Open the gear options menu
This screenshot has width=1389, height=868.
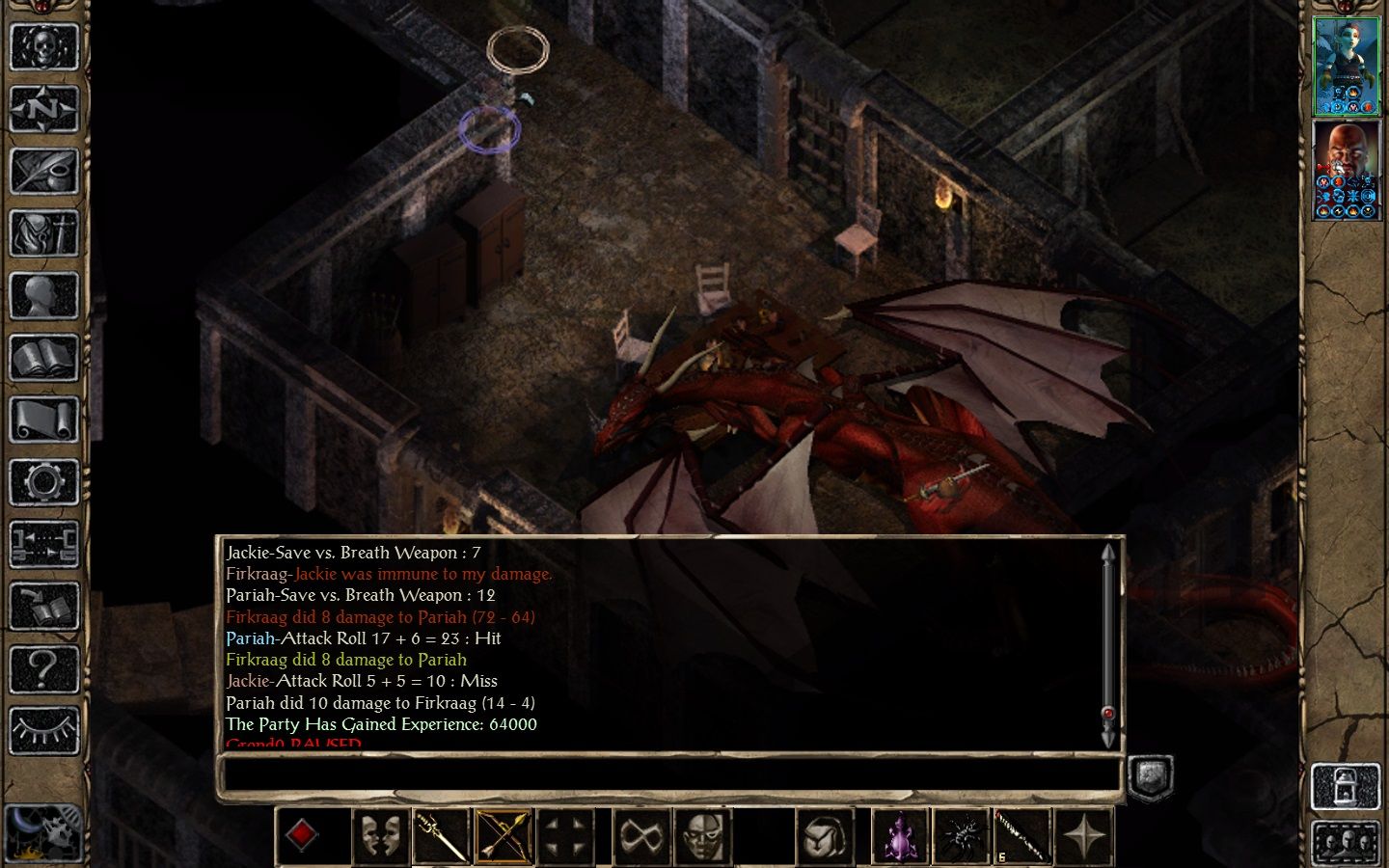(43, 482)
